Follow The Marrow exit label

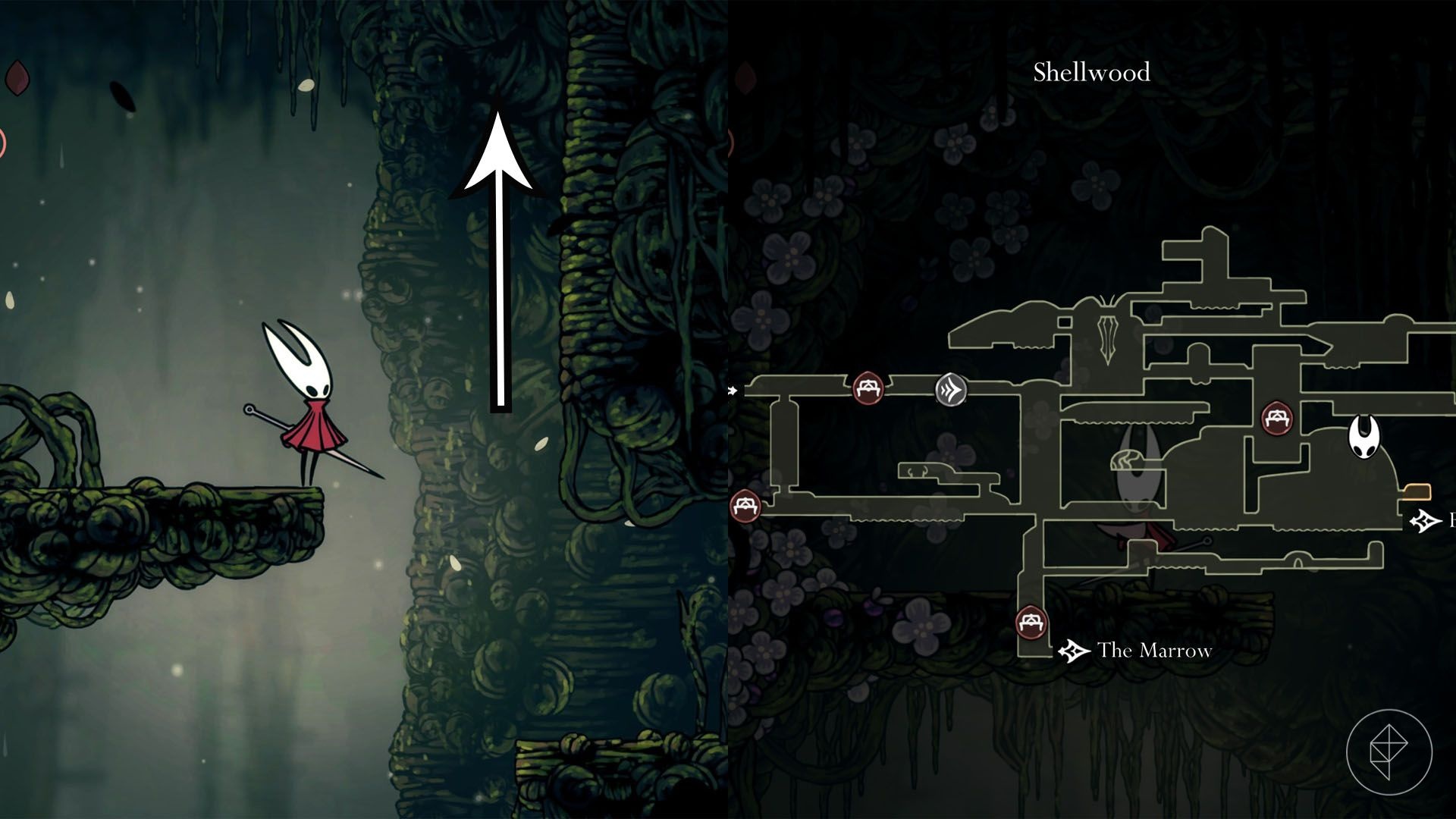point(1153,651)
